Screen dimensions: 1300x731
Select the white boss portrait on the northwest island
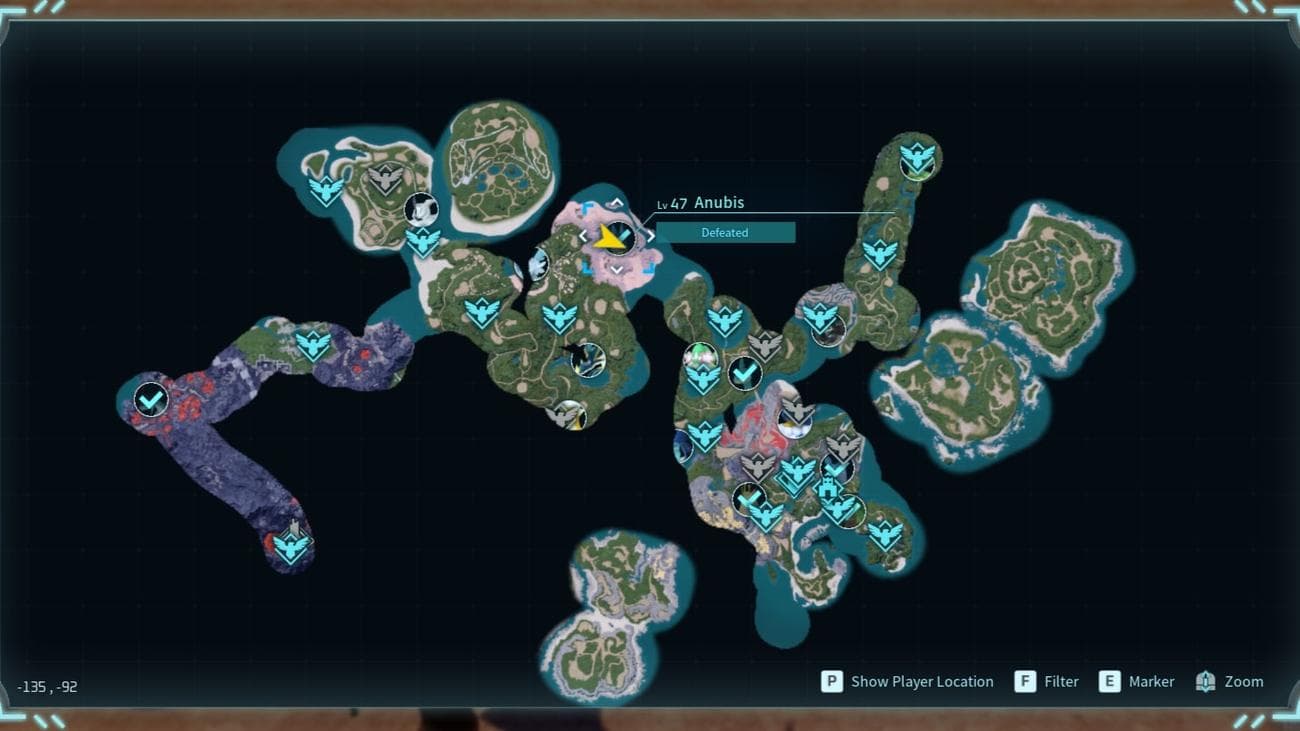point(421,209)
